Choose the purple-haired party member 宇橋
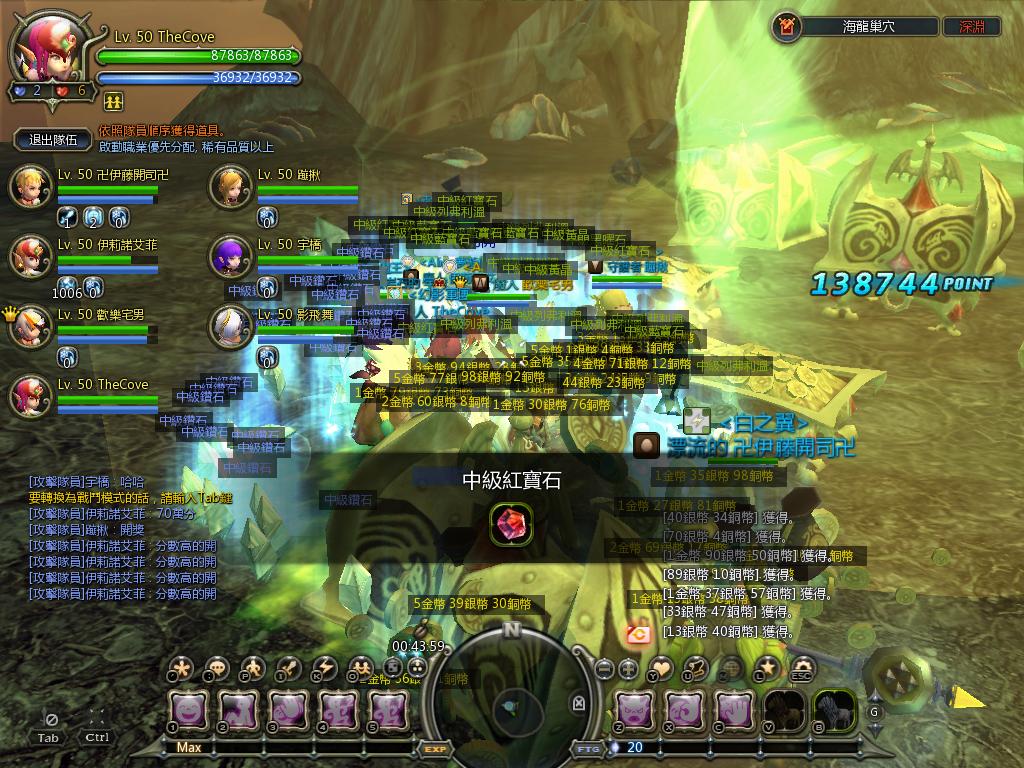The width and height of the screenshot is (1024, 768). pyautogui.click(x=231, y=257)
